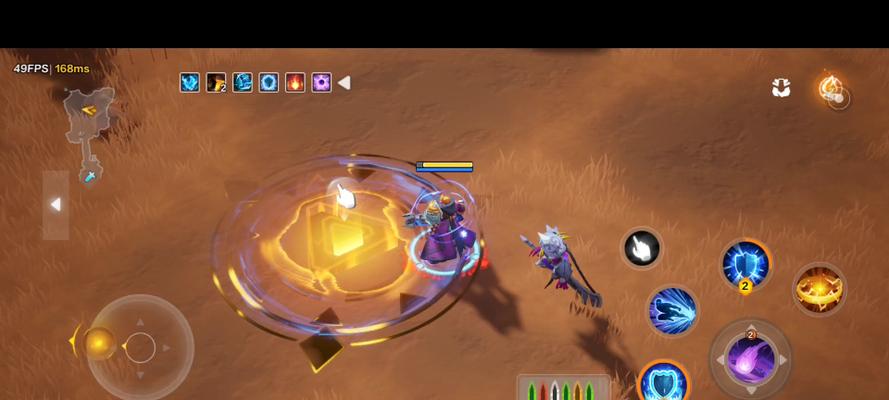Open the colored arrows ammo selector

563,389
